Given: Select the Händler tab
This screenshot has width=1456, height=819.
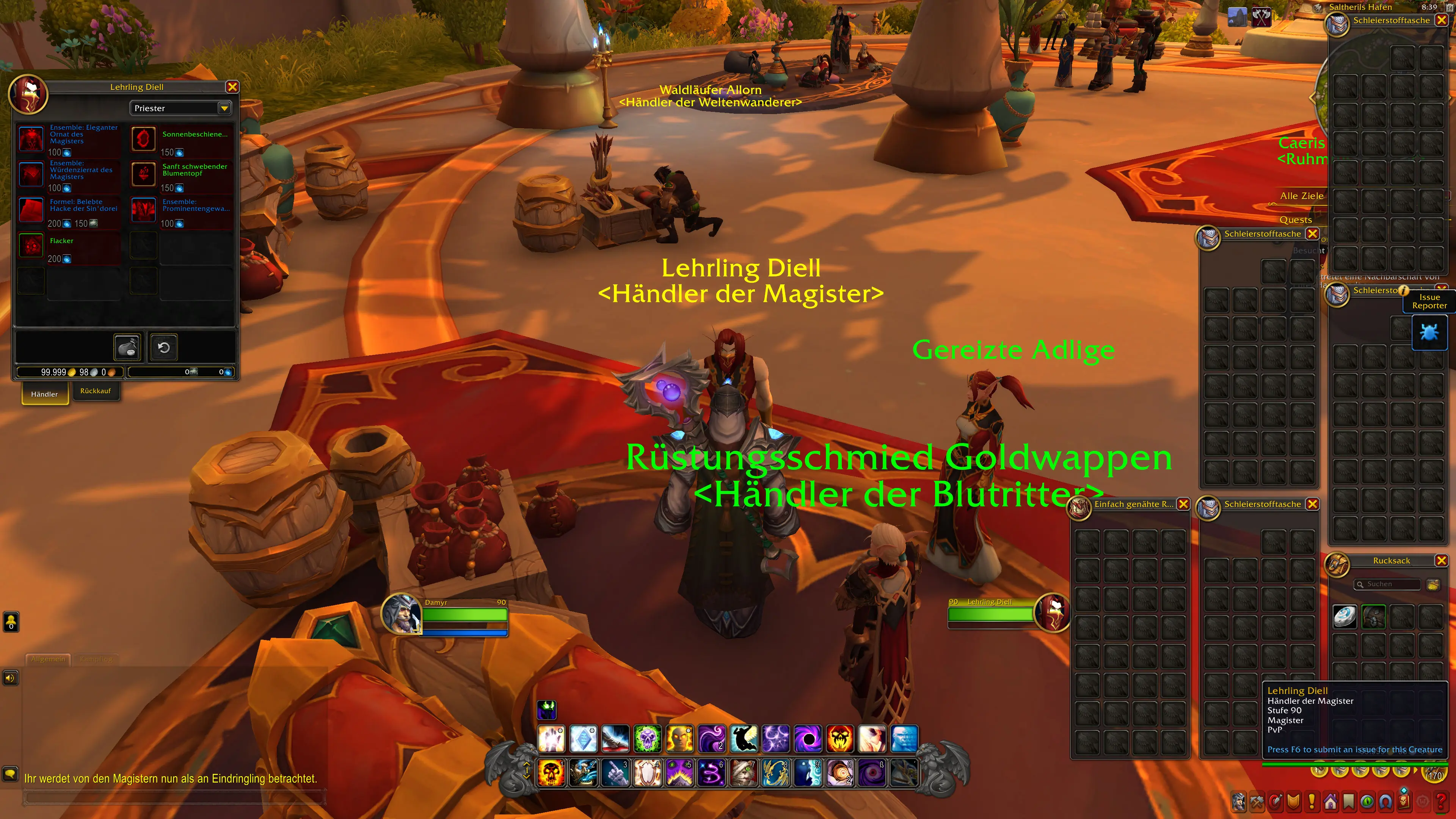Looking at the screenshot, I should (45, 394).
